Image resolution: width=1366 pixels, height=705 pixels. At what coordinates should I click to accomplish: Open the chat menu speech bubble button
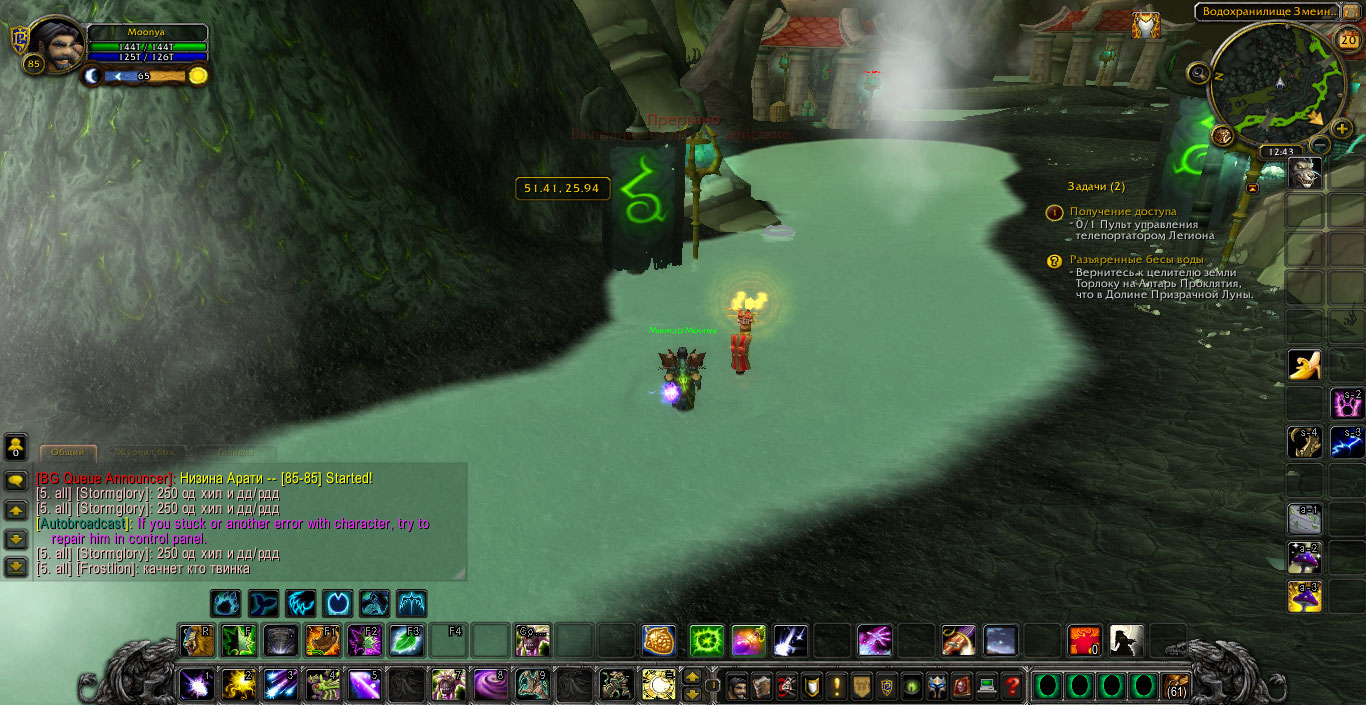pos(16,481)
